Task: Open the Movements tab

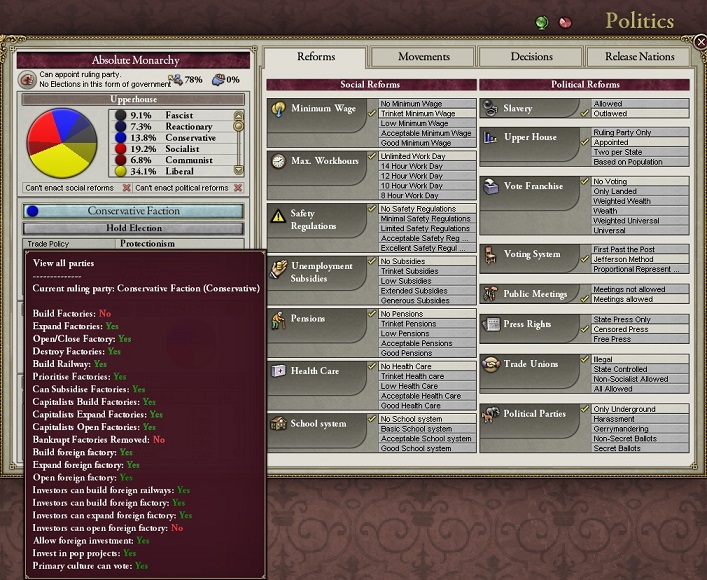Action: coord(423,57)
